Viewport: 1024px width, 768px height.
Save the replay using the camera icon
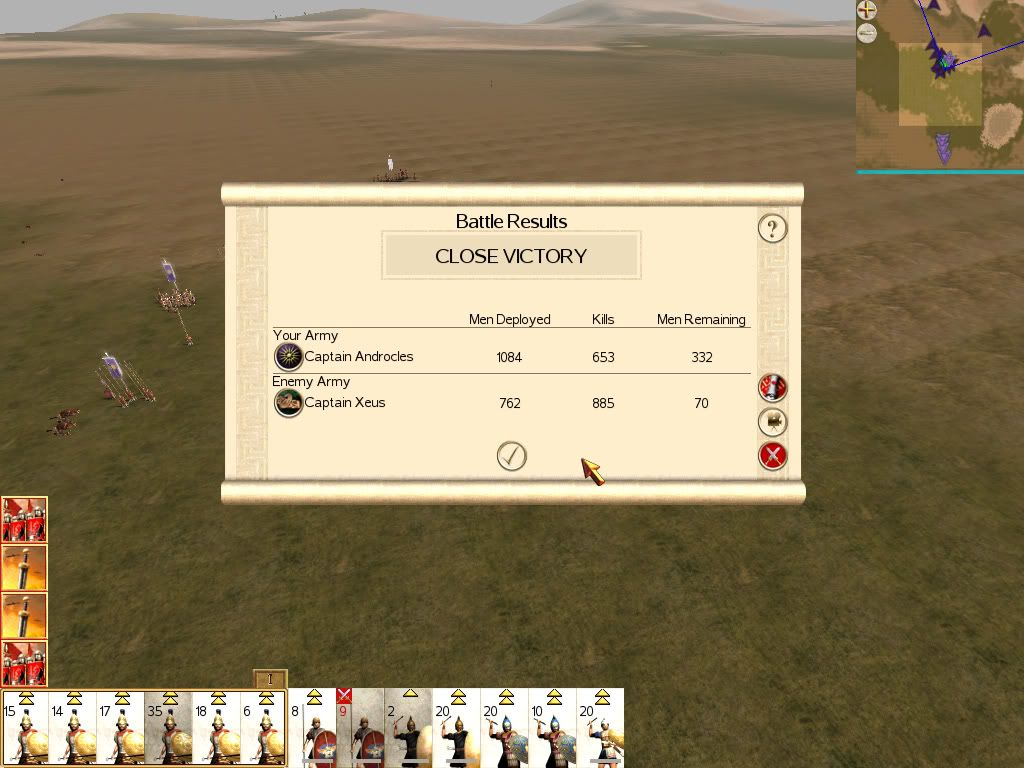[x=772, y=422]
